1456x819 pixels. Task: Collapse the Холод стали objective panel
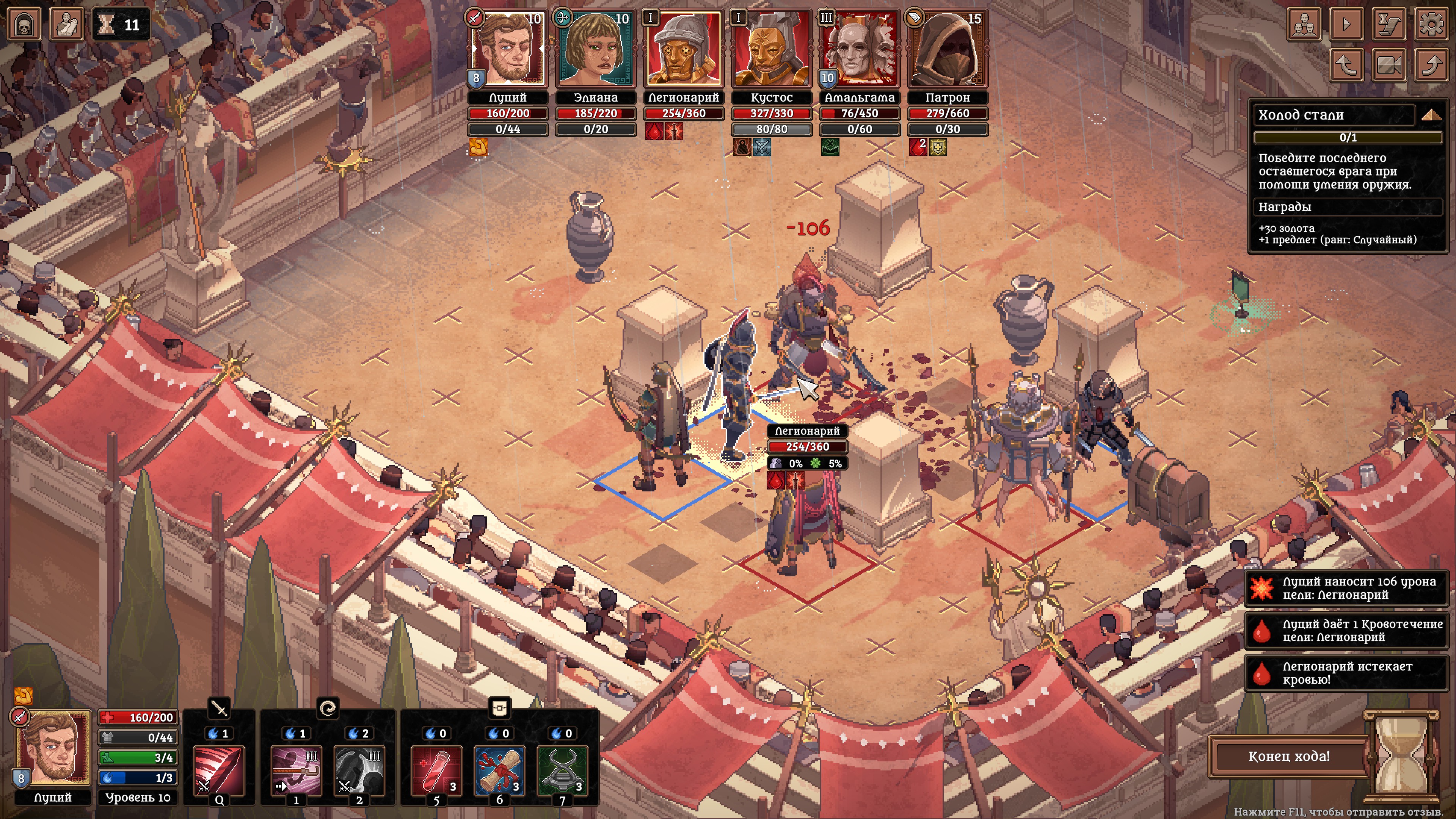1431,115
